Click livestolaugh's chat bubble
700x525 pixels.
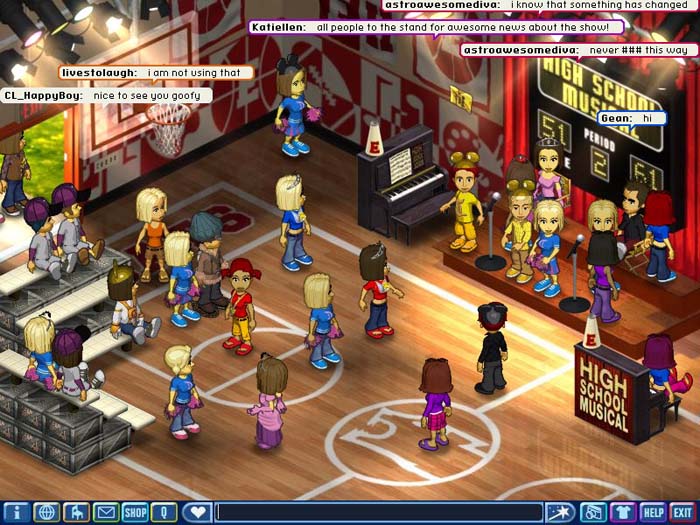click(x=156, y=73)
